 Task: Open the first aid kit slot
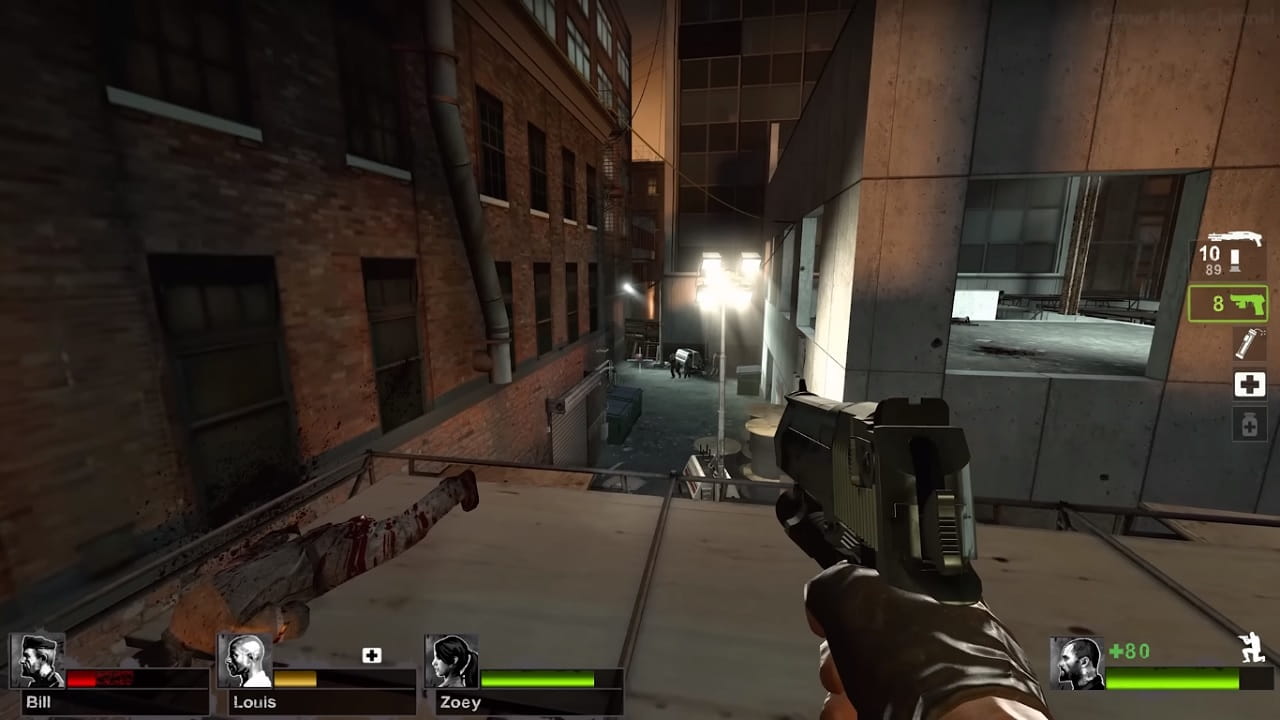[1249, 384]
